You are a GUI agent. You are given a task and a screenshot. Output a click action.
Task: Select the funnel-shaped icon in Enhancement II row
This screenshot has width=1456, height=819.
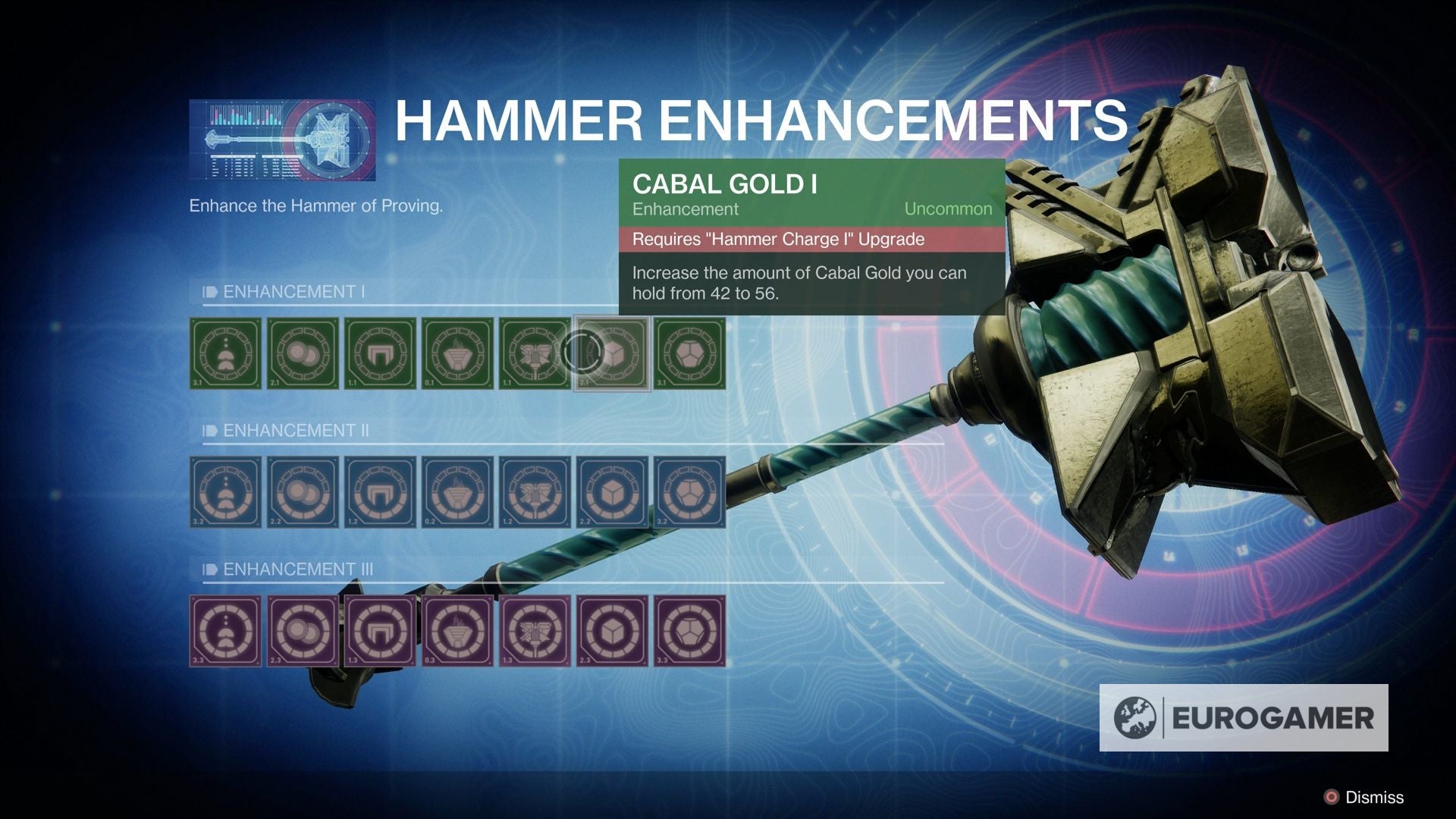click(458, 493)
